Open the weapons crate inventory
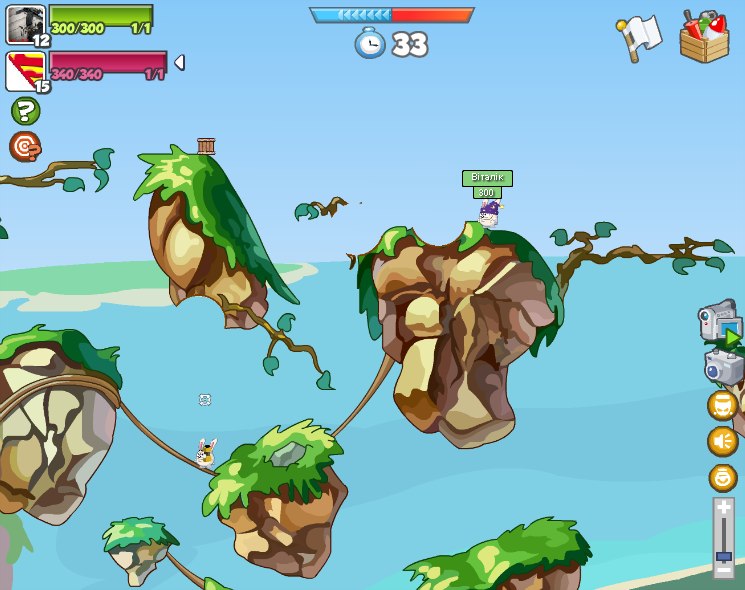The width and height of the screenshot is (745, 590). [x=704, y=38]
